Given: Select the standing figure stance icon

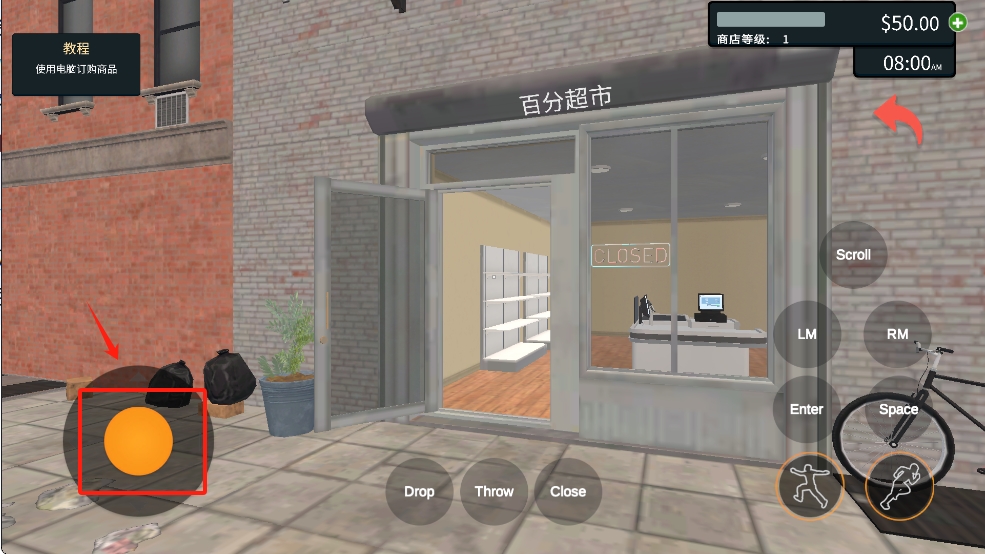Looking at the screenshot, I should tap(810, 486).
